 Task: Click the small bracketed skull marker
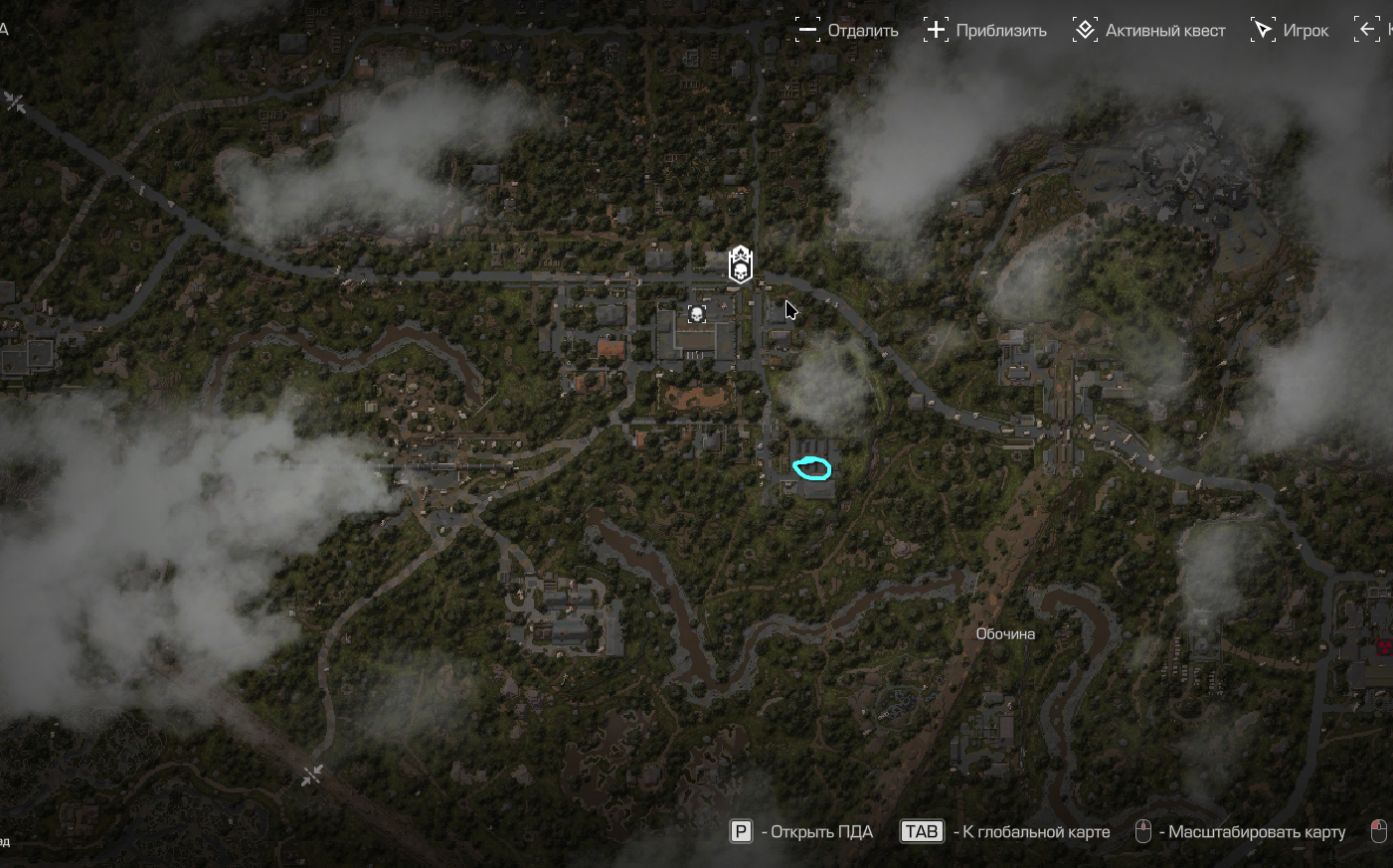[x=696, y=314]
